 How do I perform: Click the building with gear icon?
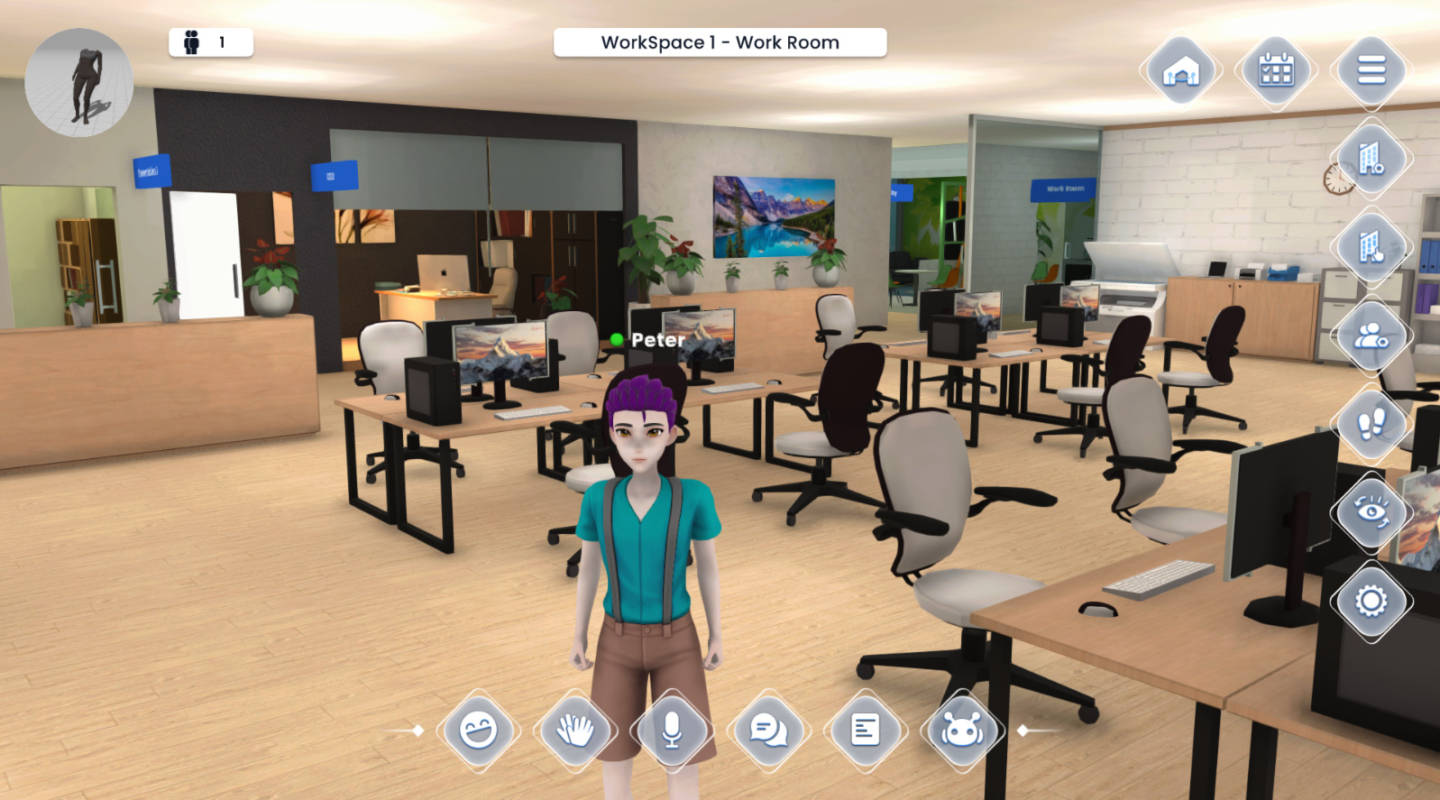(x=1371, y=158)
